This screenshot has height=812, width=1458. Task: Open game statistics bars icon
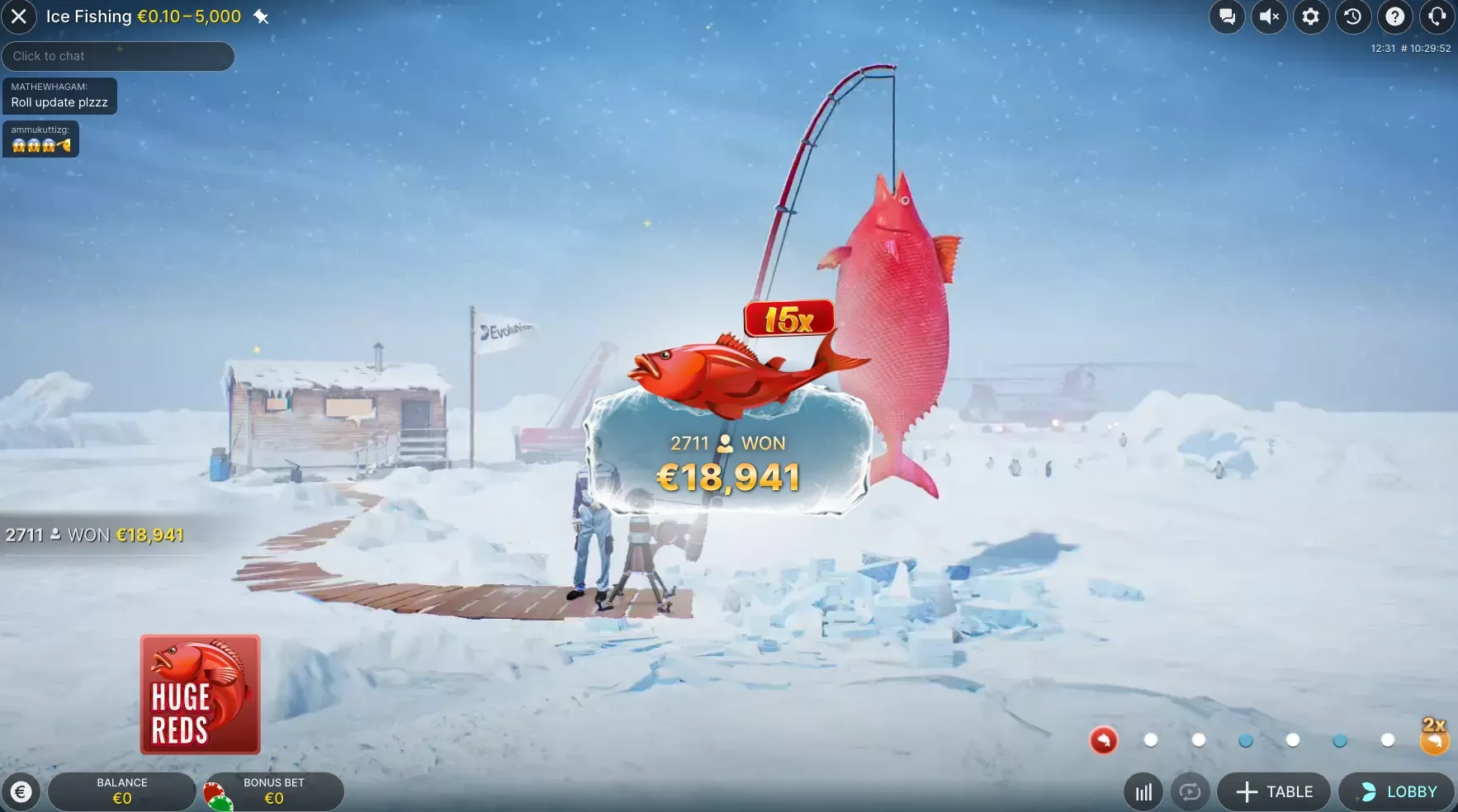pos(1142,791)
